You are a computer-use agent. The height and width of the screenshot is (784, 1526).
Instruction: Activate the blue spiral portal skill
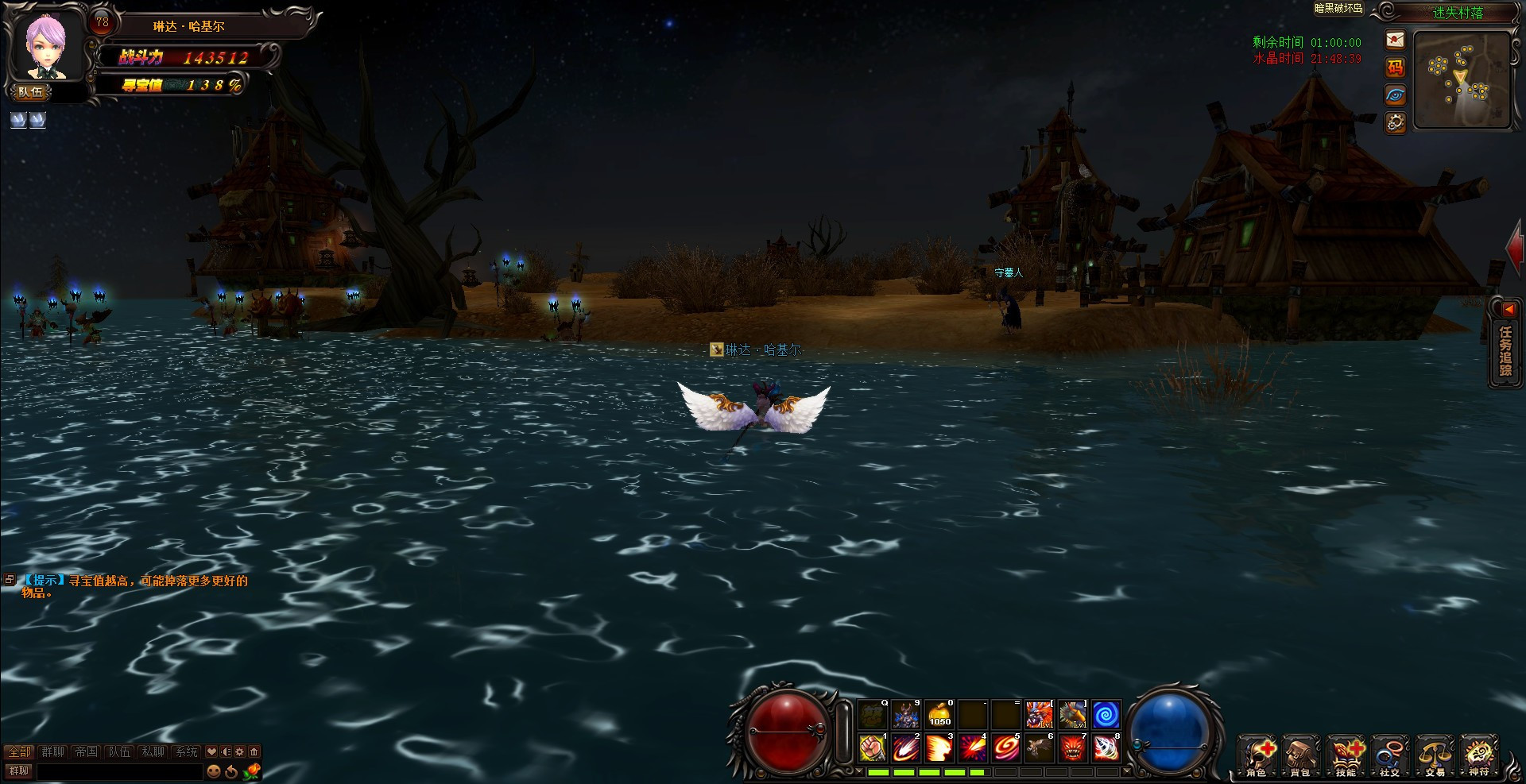(x=1106, y=714)
